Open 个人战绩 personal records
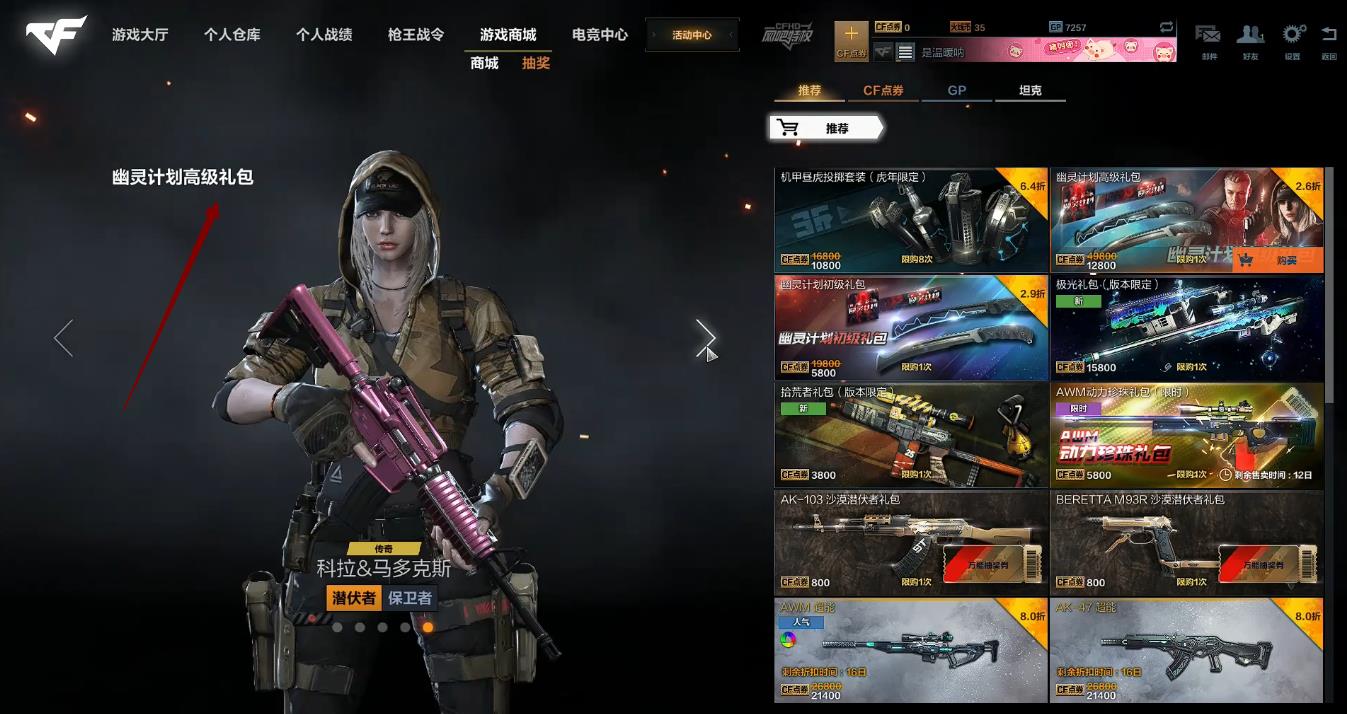The image size is (1347, 714). (x=324, y=35)
